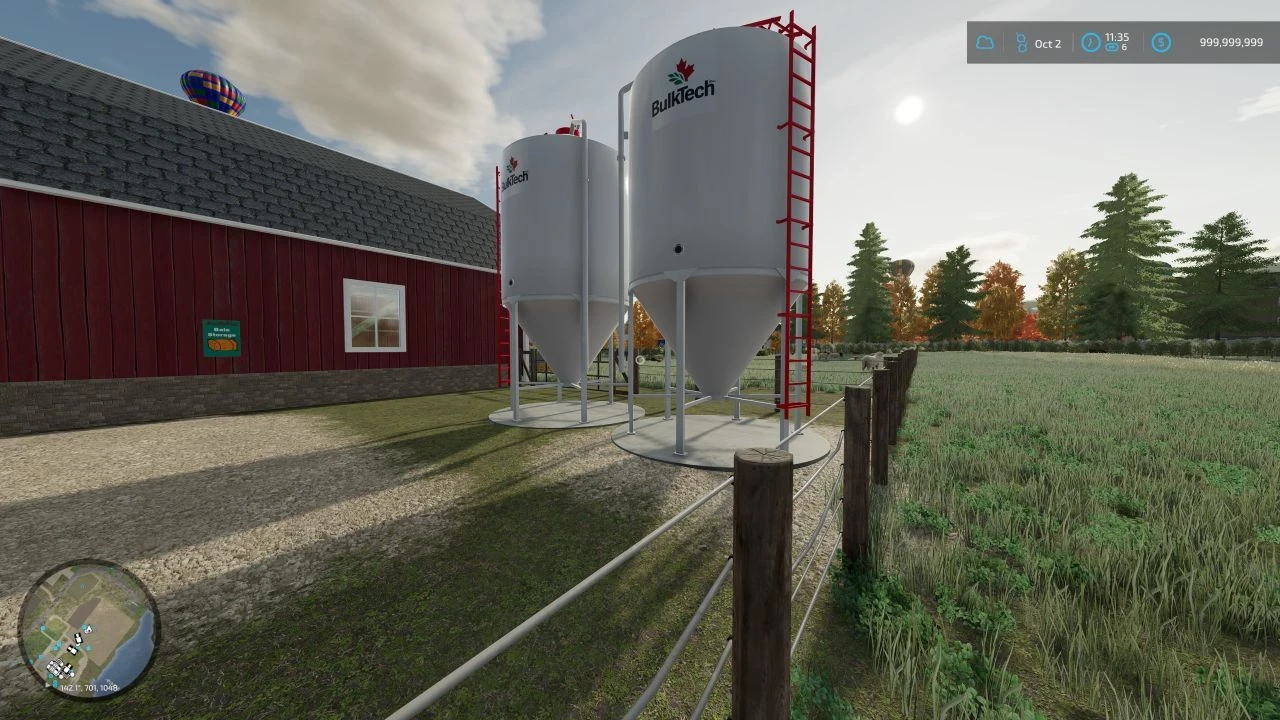Click the hot air balloon in the sky
The width and height of the screenshot is (1280, 720).
212,92
